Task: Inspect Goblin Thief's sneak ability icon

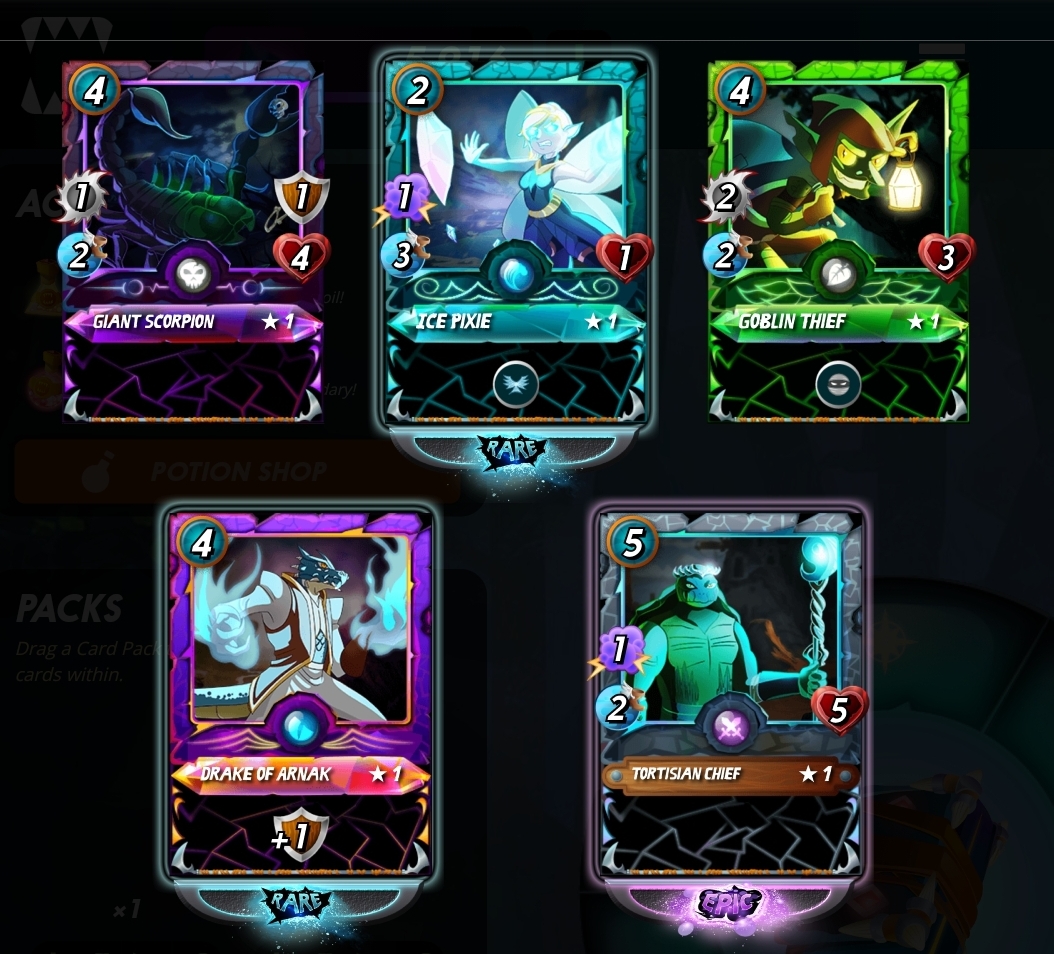Action: click(838, 384)
